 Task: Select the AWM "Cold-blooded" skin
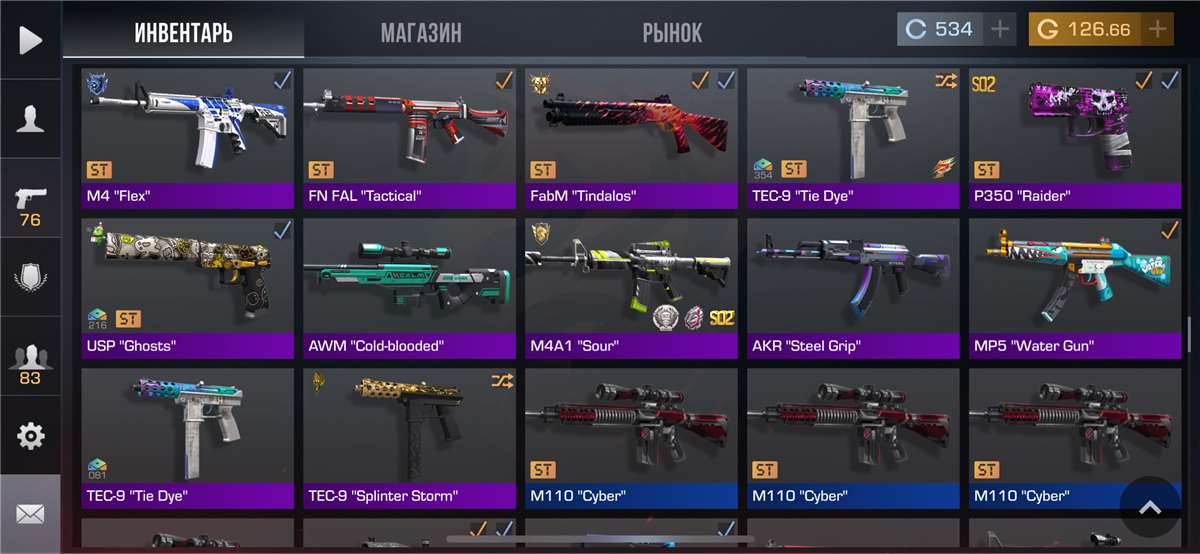[x=410, y=288]
